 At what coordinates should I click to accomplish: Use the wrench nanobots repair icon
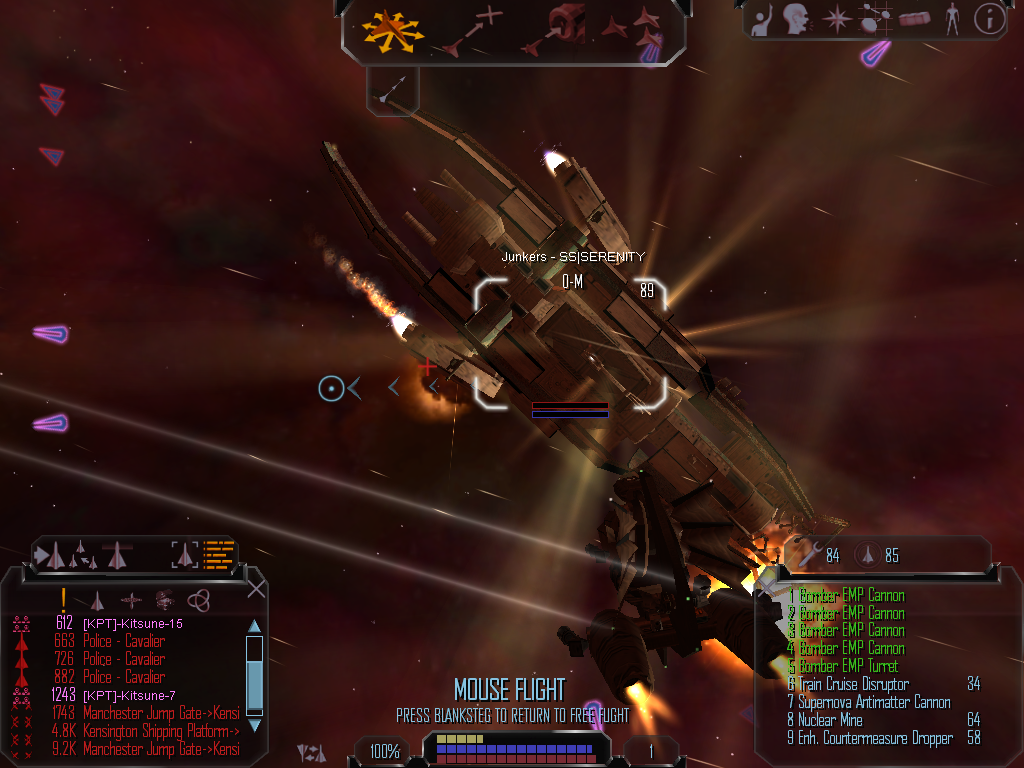[x=810, y=555]
